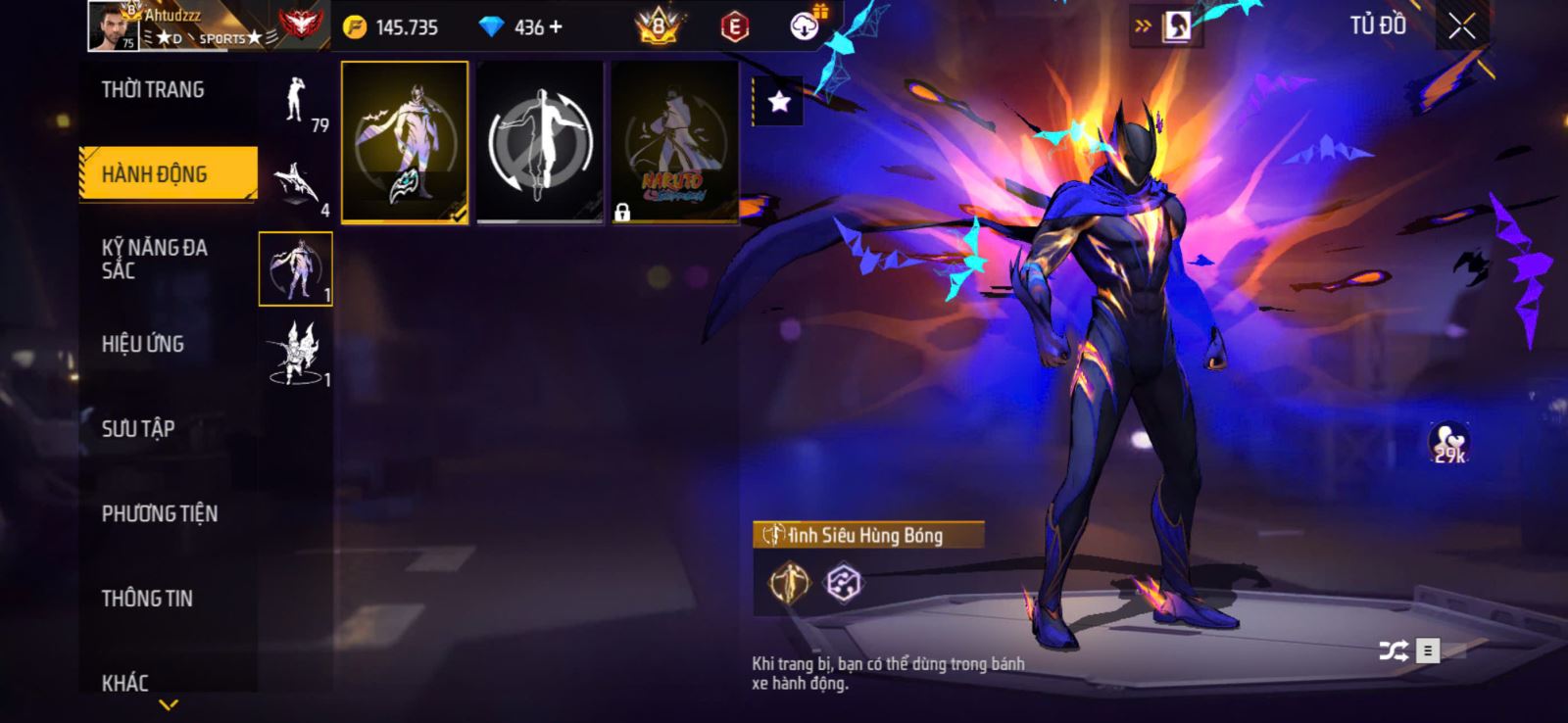Open the Thời Trang category
This screenshot has height=723, width=1568.
pos(153,90)
